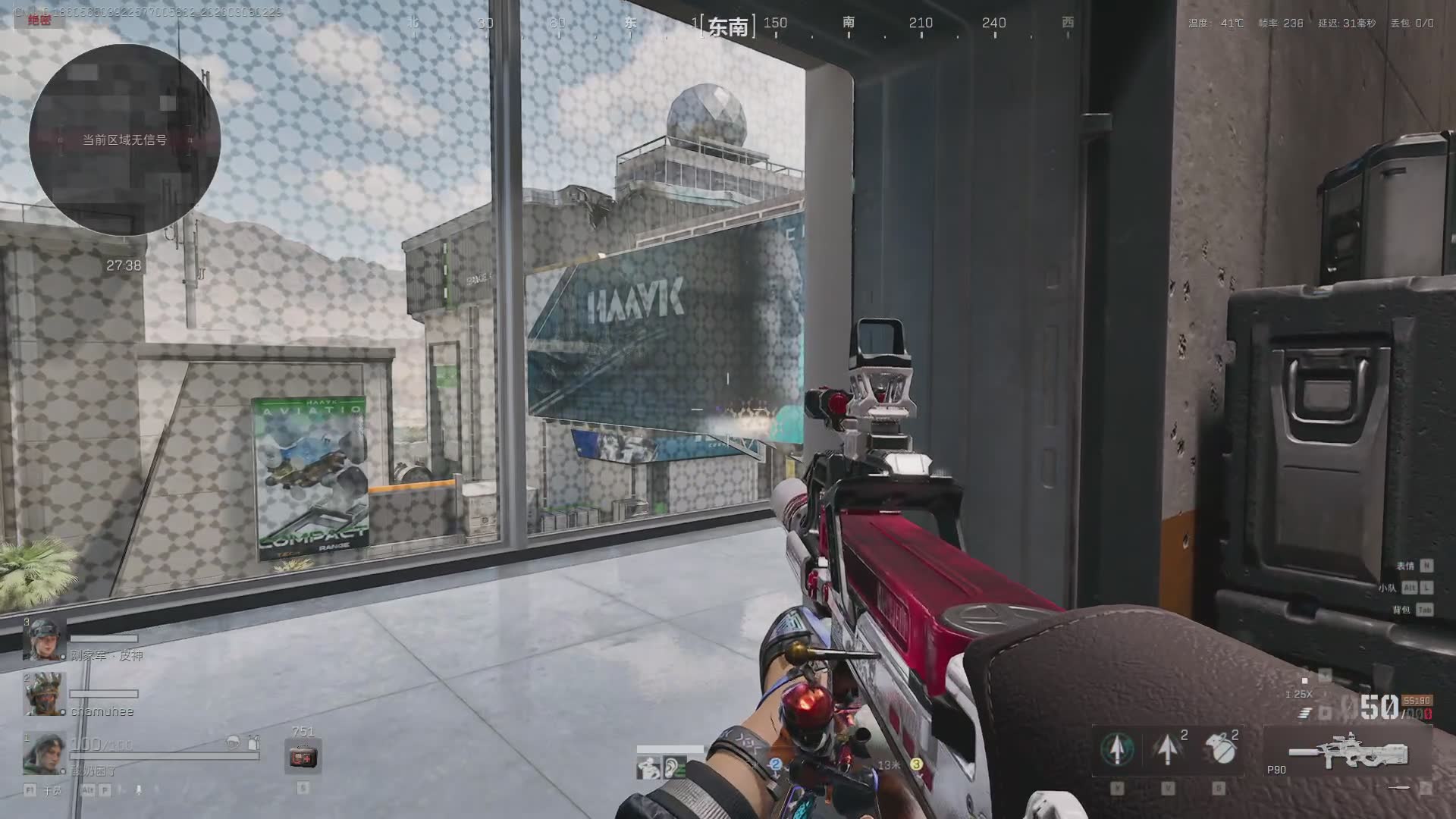
Task: Equip the grenade with 2 remaining
Action: click(1219, 749)
